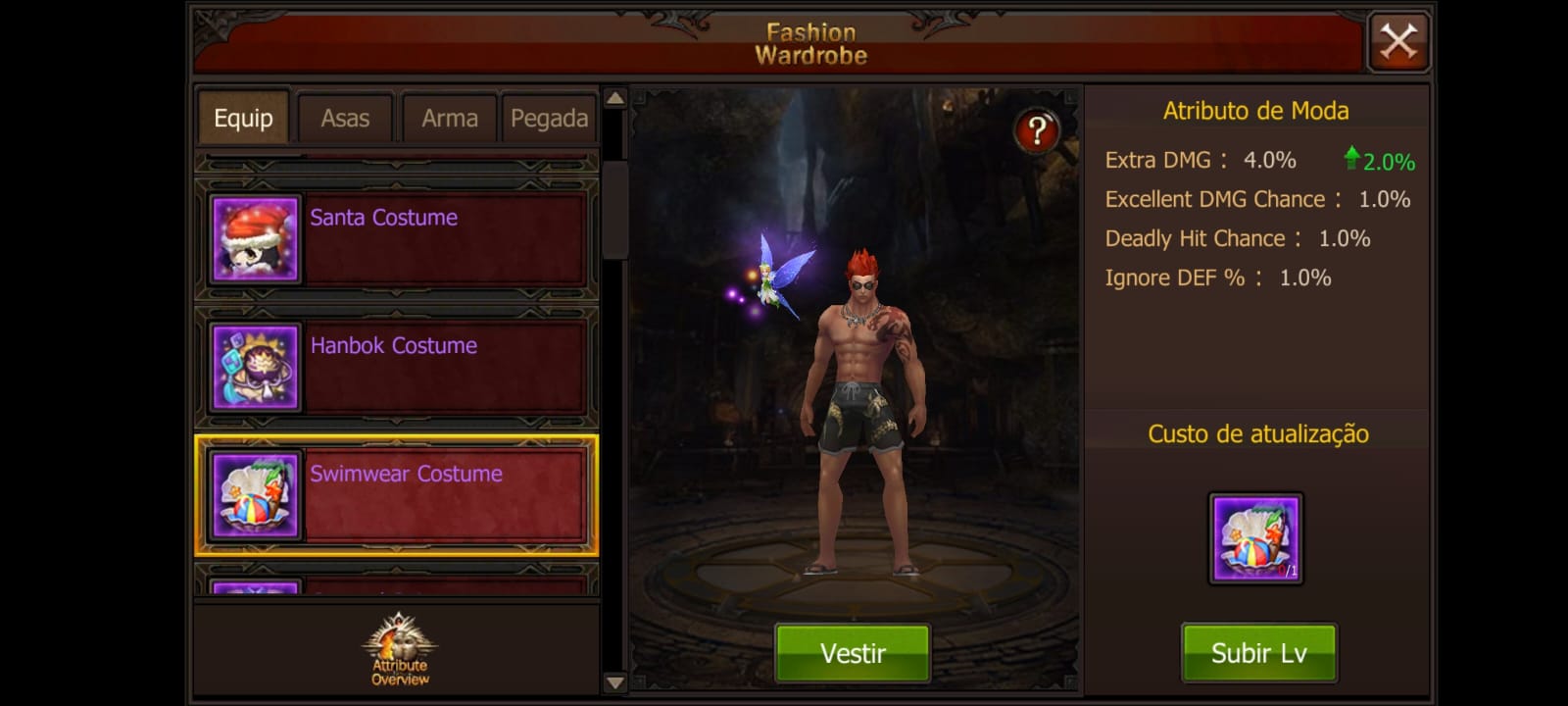Viewport: 1568px width, 706px height.
Task: Switch to the Pegada tab
Action: [x=549, y=119]
